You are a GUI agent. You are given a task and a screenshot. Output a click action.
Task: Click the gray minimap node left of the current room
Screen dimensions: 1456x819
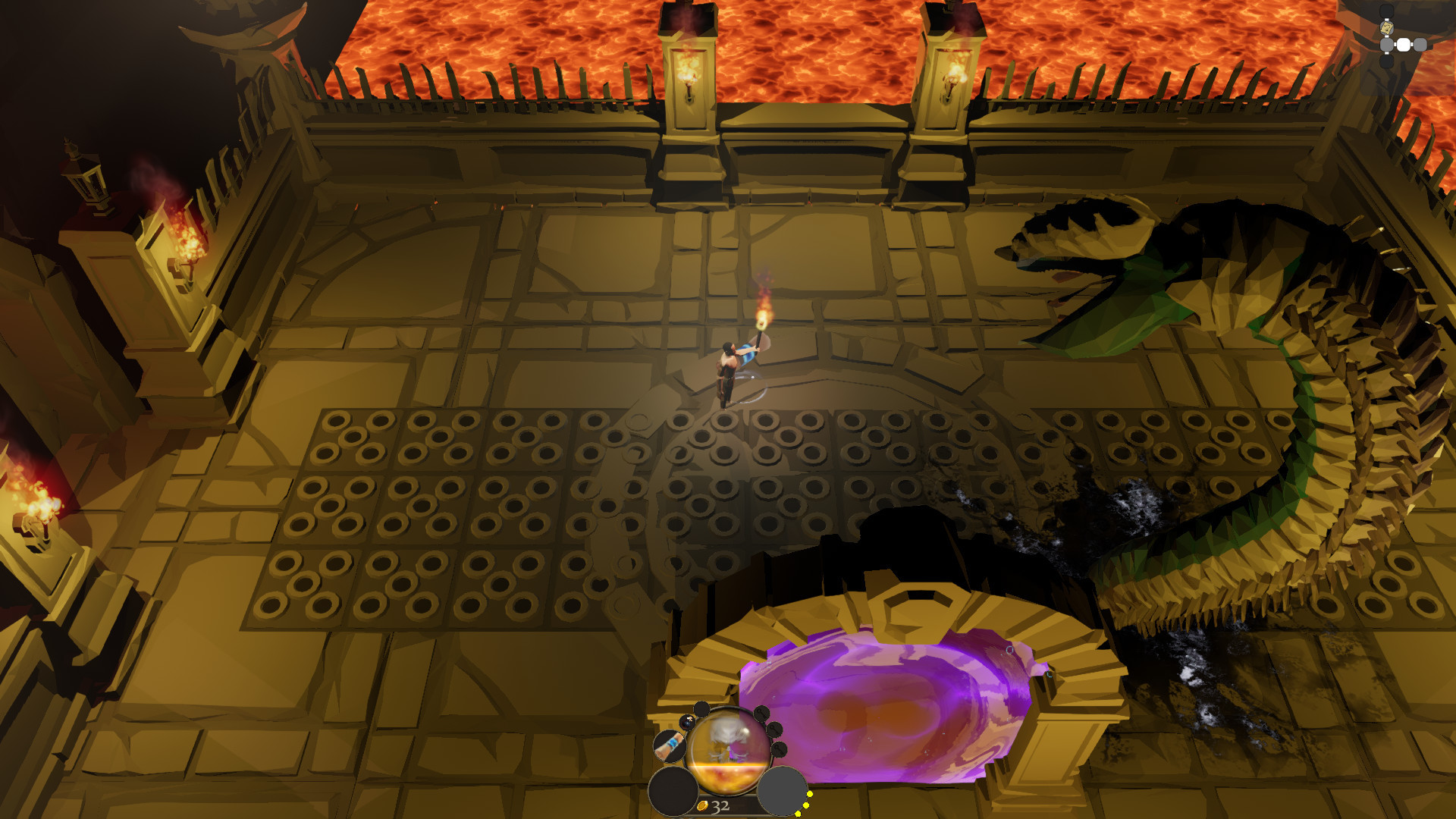[x=1387, y=44]
